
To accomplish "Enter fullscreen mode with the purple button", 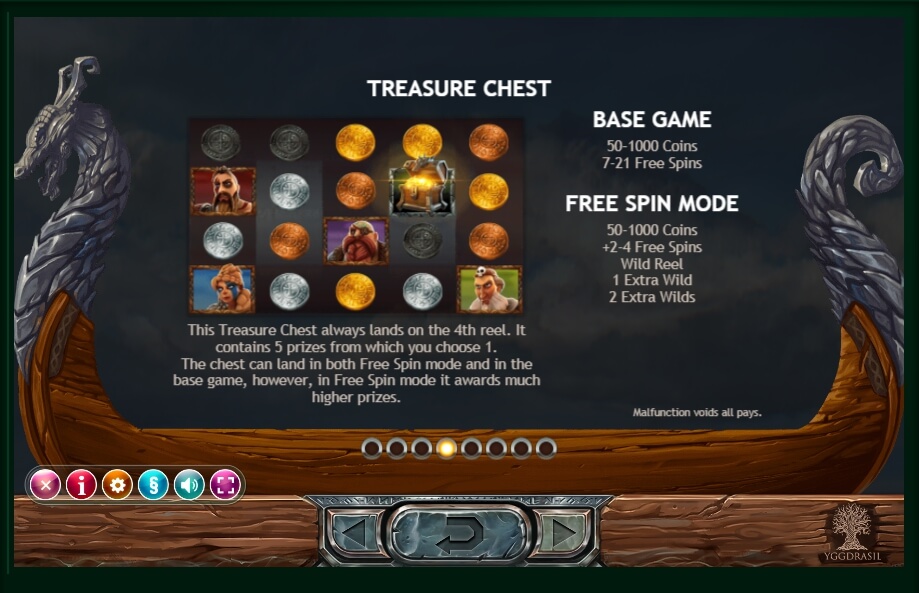I will pos(225,485).
